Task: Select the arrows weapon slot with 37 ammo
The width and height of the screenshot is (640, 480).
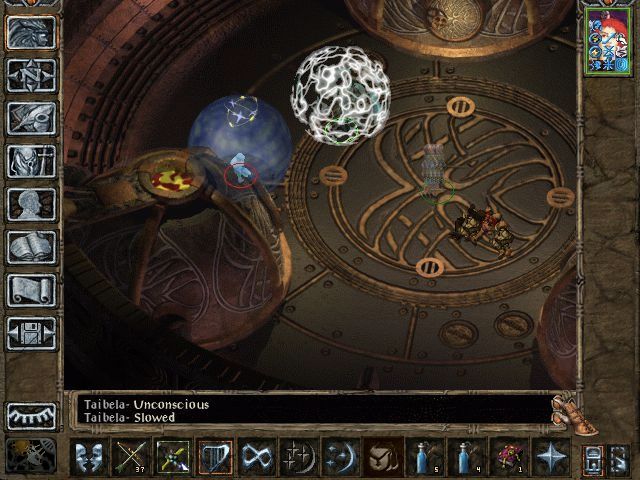Action: (x=131, y=457)
